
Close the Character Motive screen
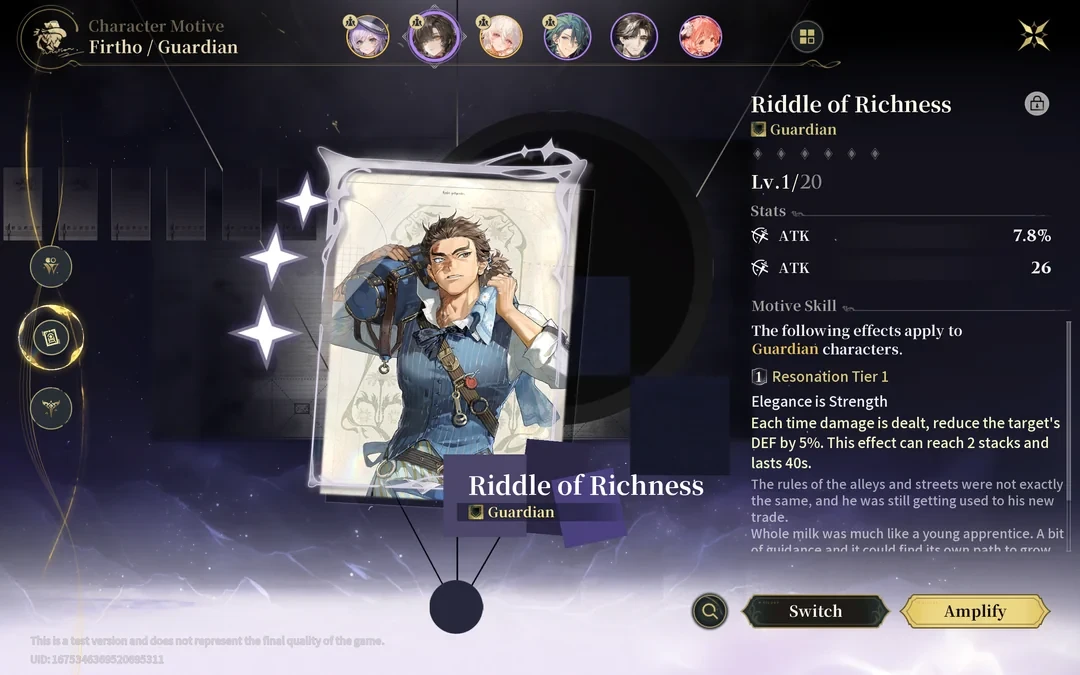pos(1033,36)
